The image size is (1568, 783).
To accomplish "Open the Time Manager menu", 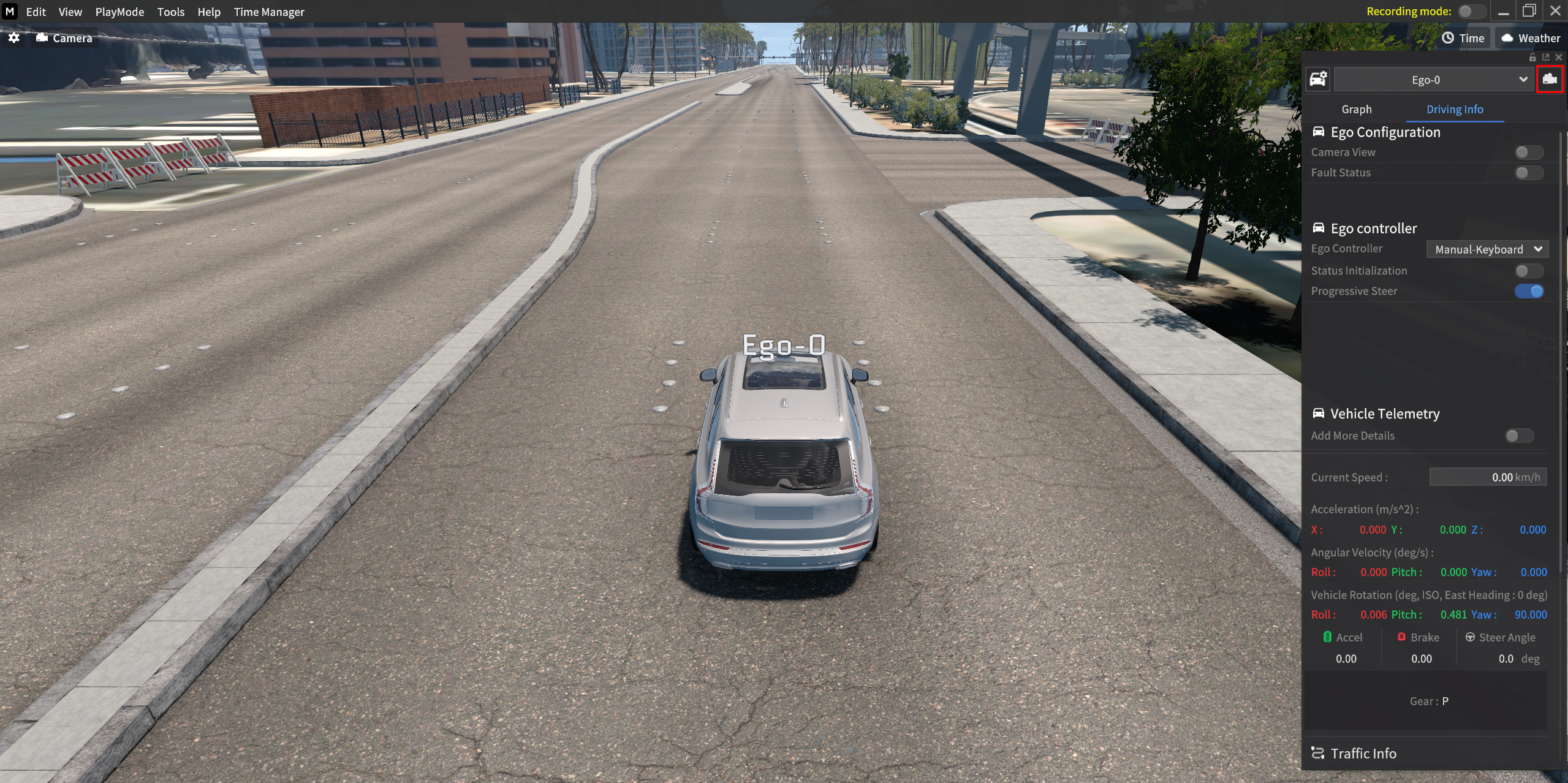I will click(268, 12).
